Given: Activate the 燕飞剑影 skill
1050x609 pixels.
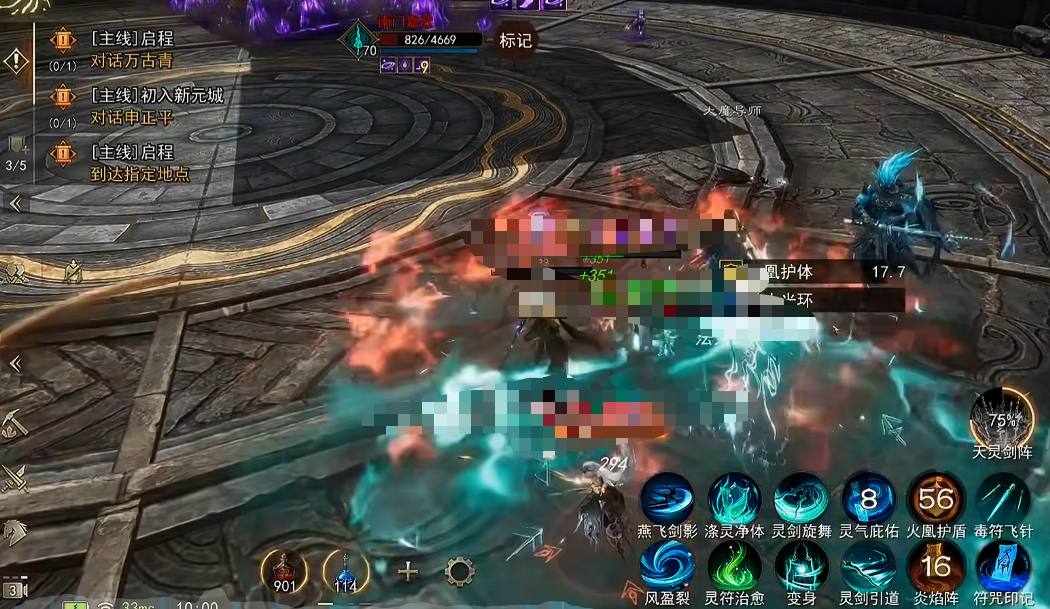Looking at the screenshot, I should pyautogui.click(x=667, y=498).
